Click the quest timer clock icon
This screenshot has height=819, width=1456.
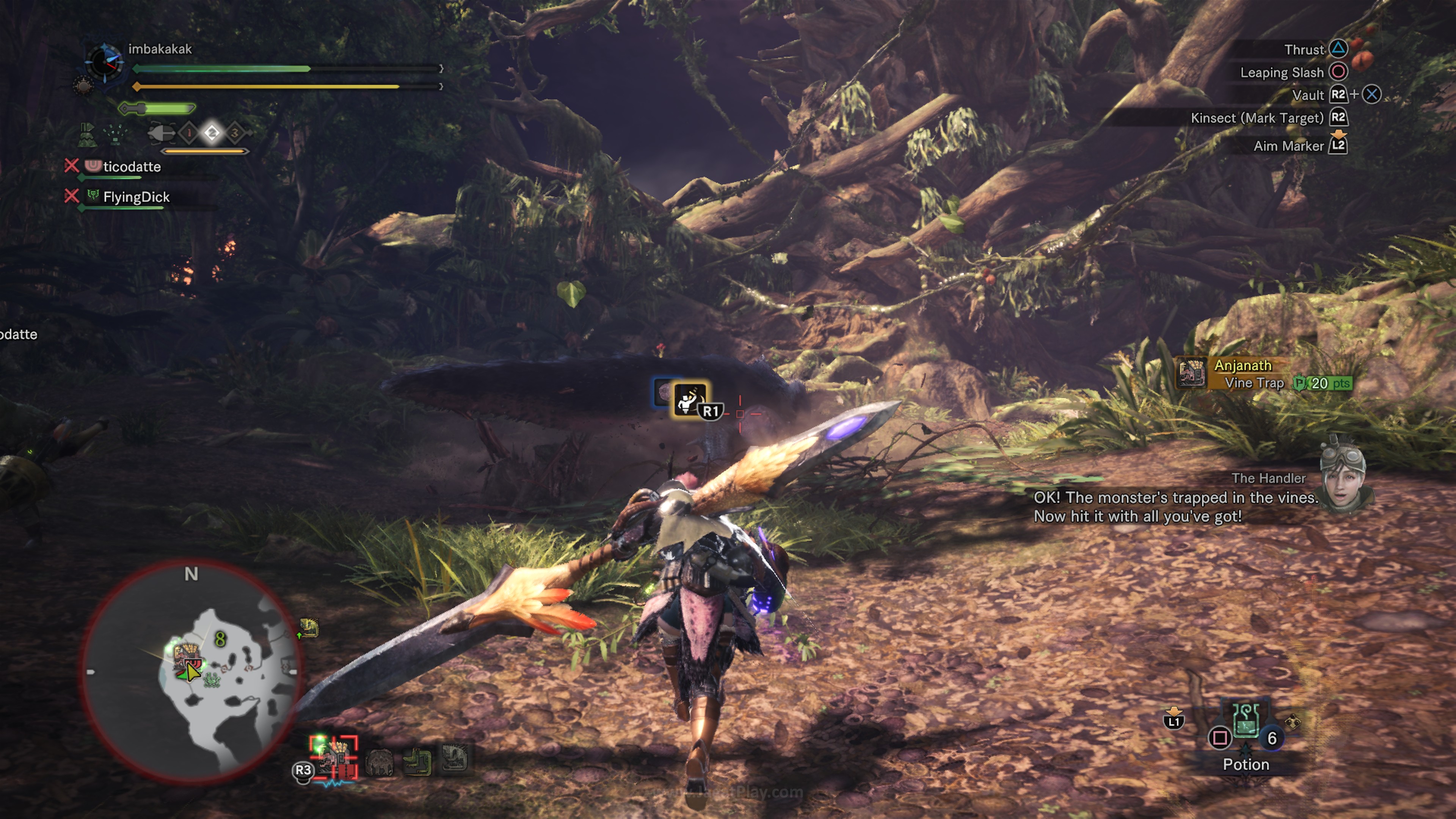[x=104, y=62]
